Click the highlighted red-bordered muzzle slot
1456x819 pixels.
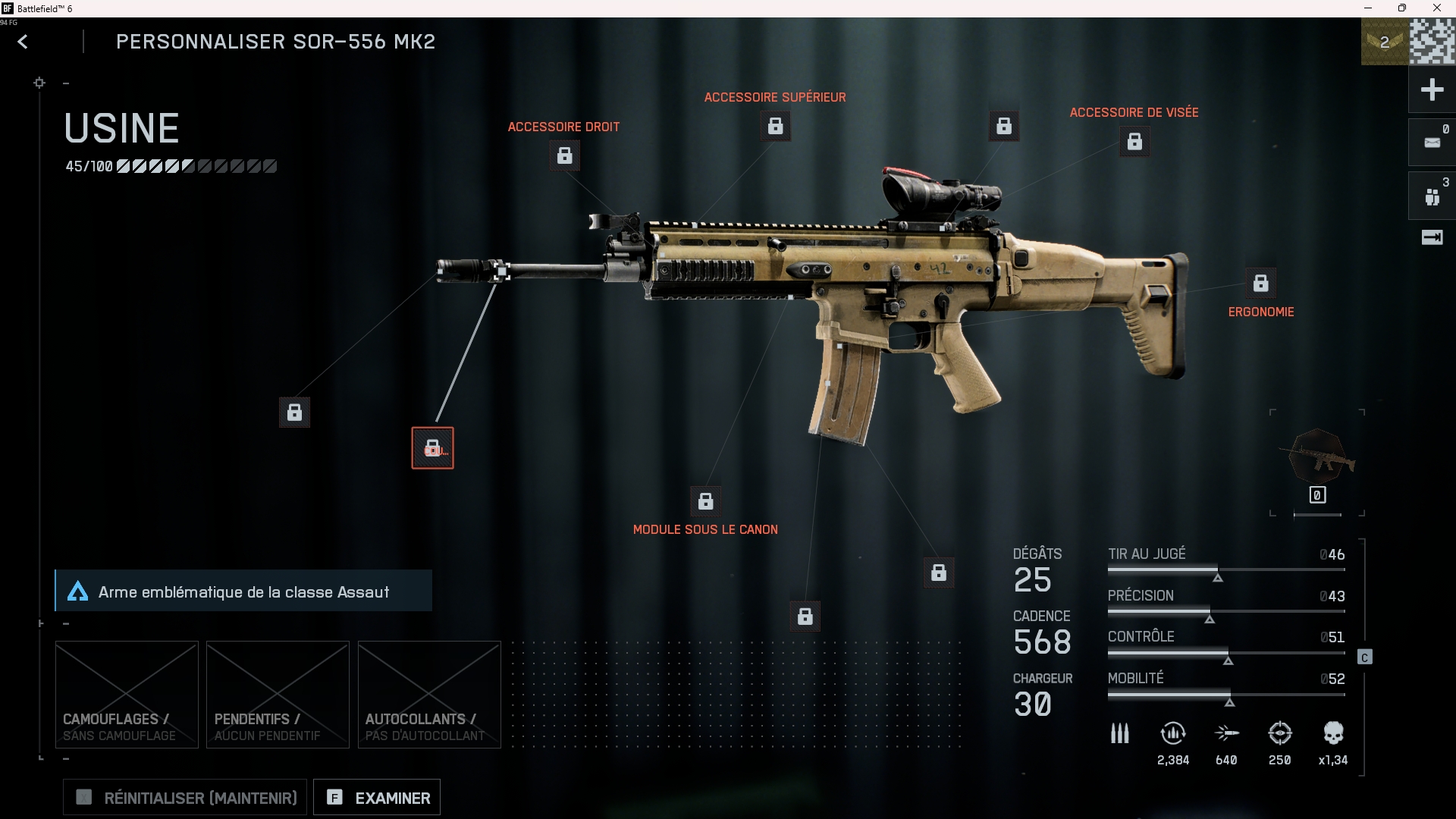pos(432,448)
